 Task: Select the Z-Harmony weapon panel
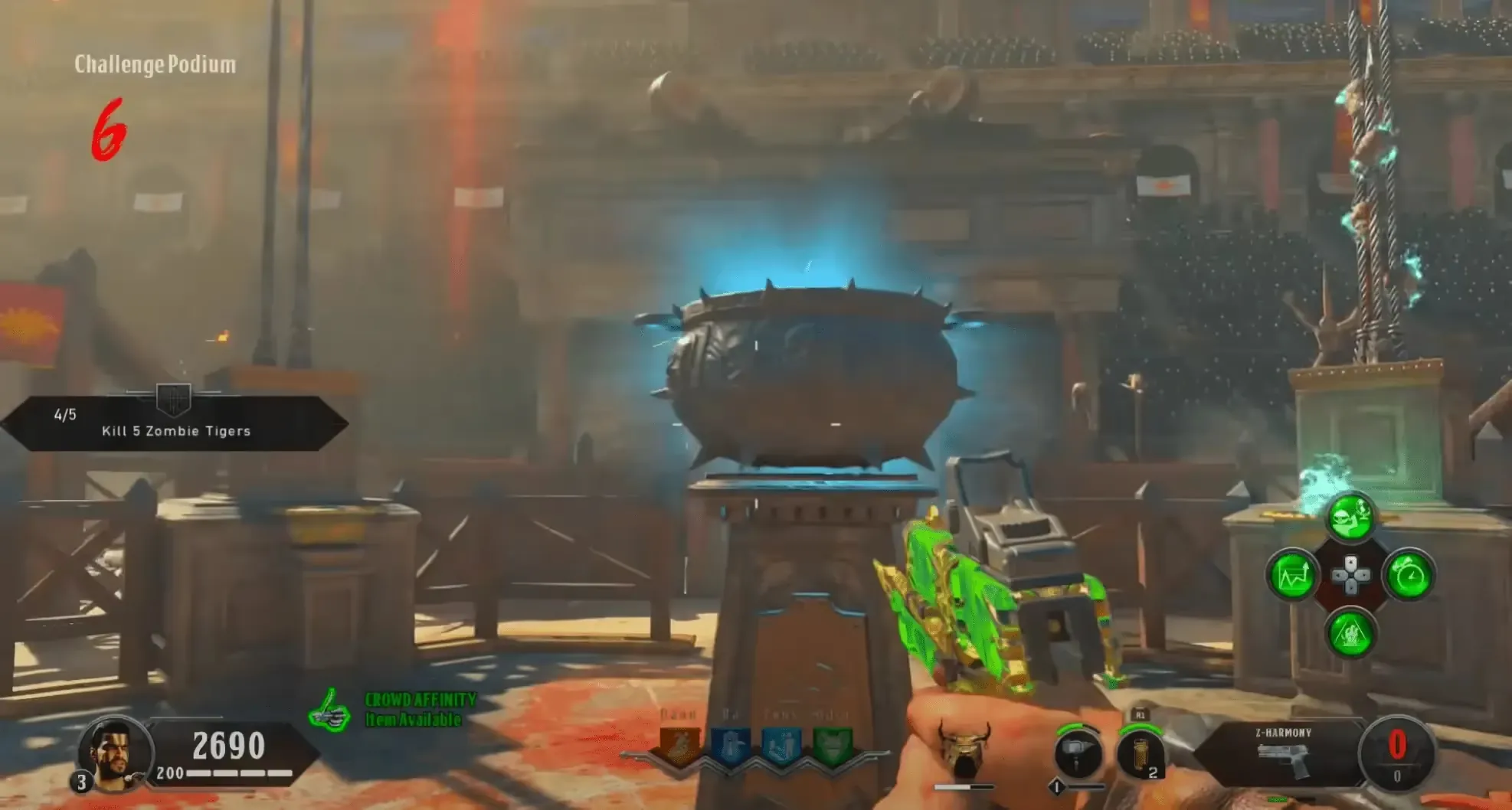(1283, 754)
